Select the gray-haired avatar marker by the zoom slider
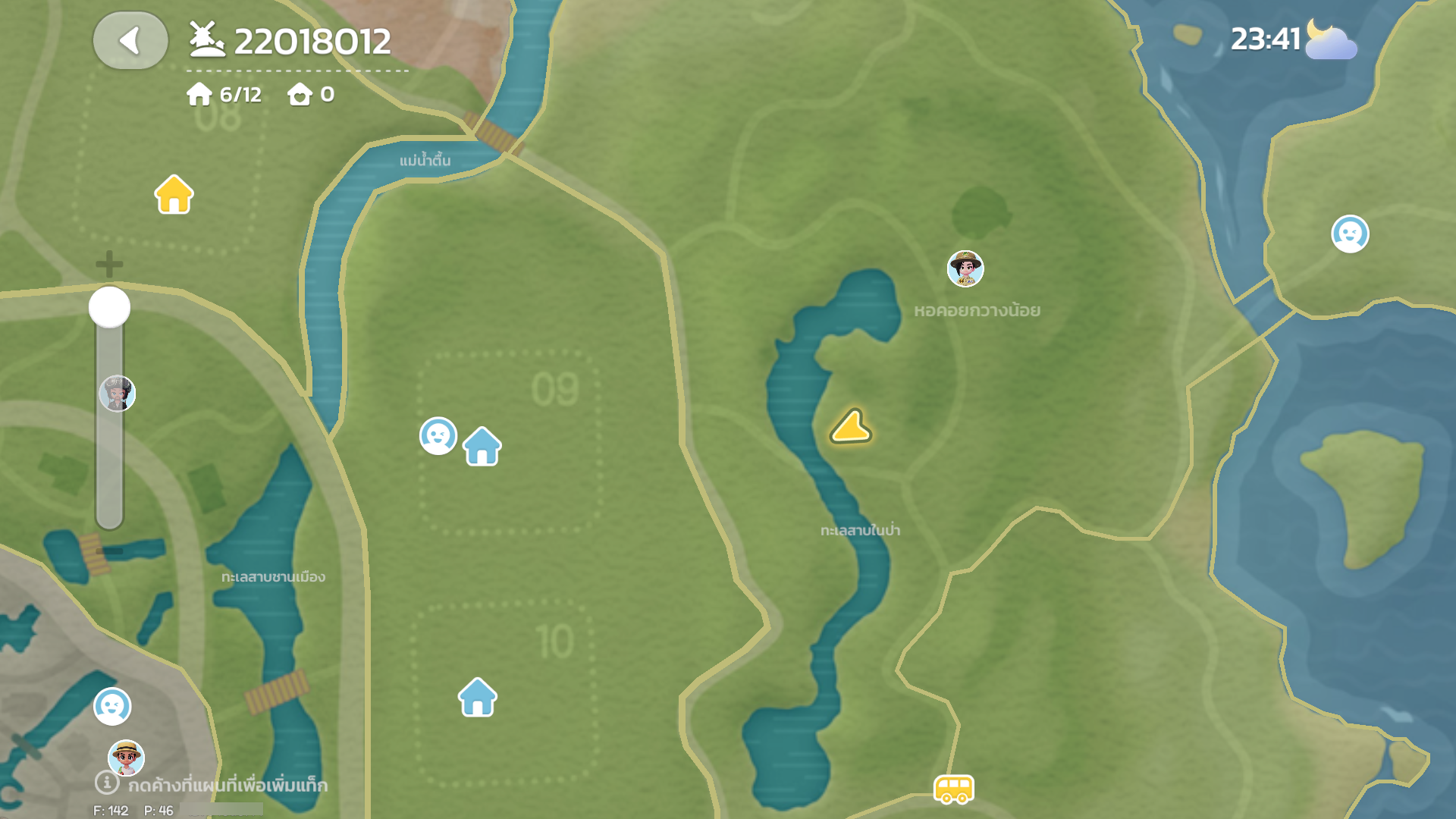This screenshot has width=1456, height=819. pyautogui.click(x=118, y=394)
